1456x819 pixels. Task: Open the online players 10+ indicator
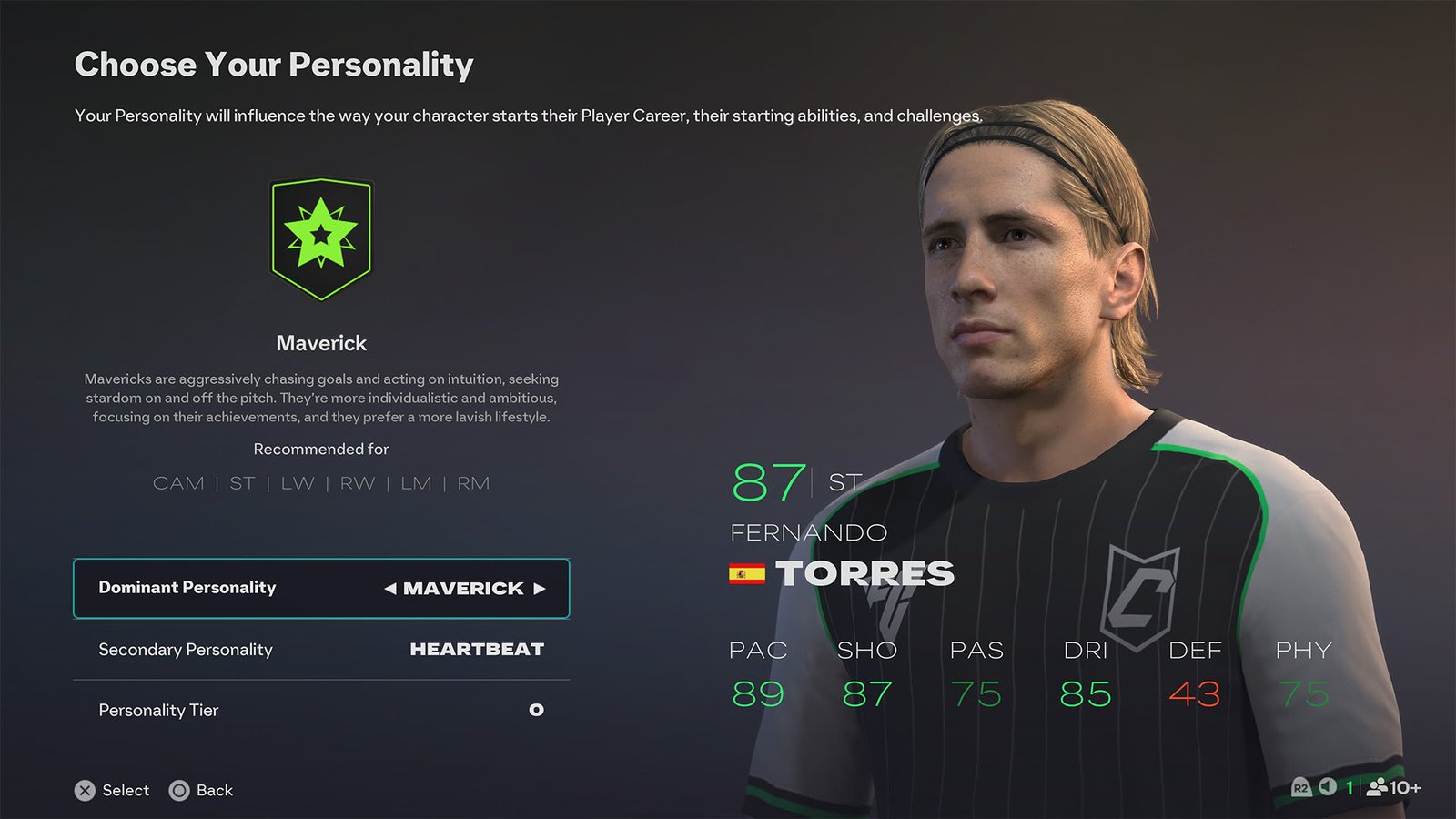pos(1393,787)
